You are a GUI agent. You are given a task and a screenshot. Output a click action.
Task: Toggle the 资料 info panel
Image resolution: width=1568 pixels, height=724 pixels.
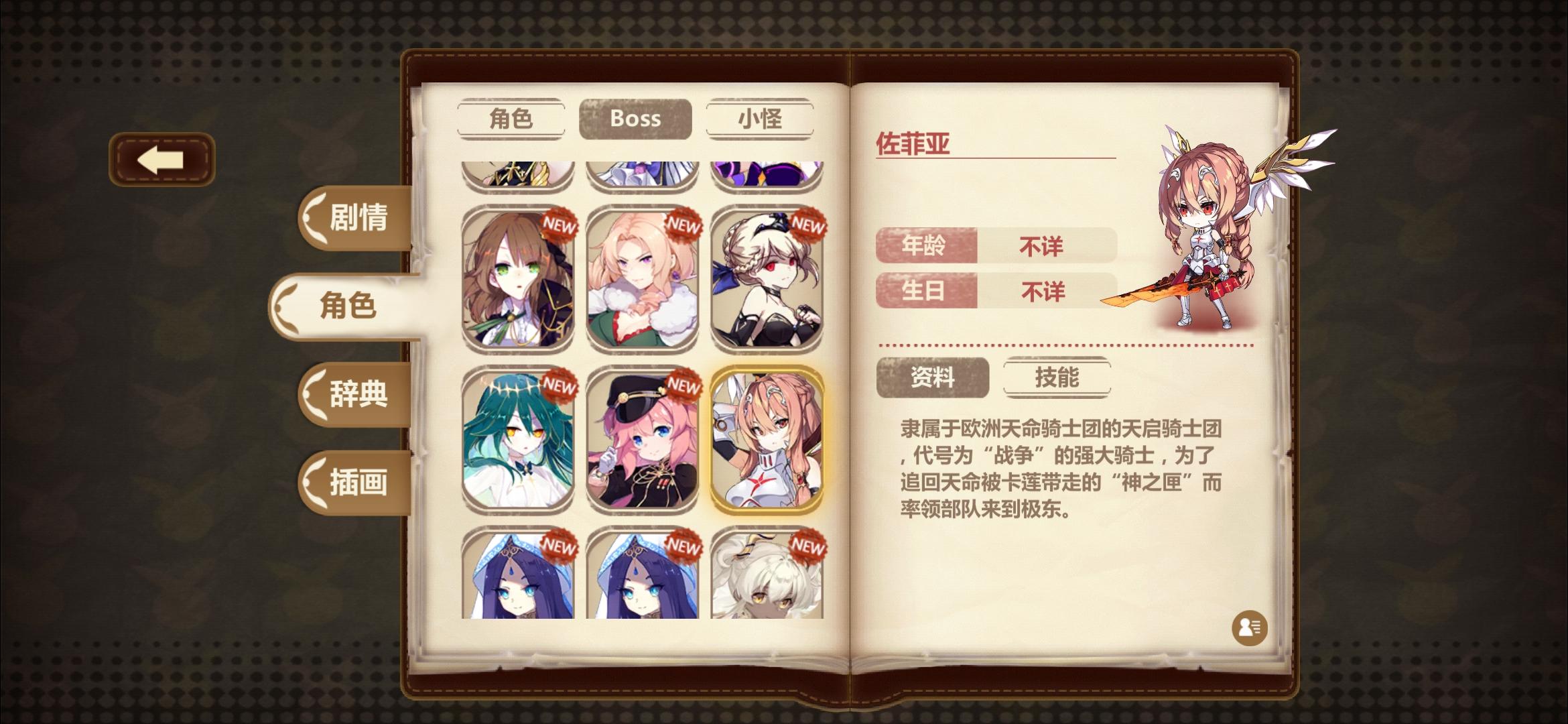coord(931,377)
